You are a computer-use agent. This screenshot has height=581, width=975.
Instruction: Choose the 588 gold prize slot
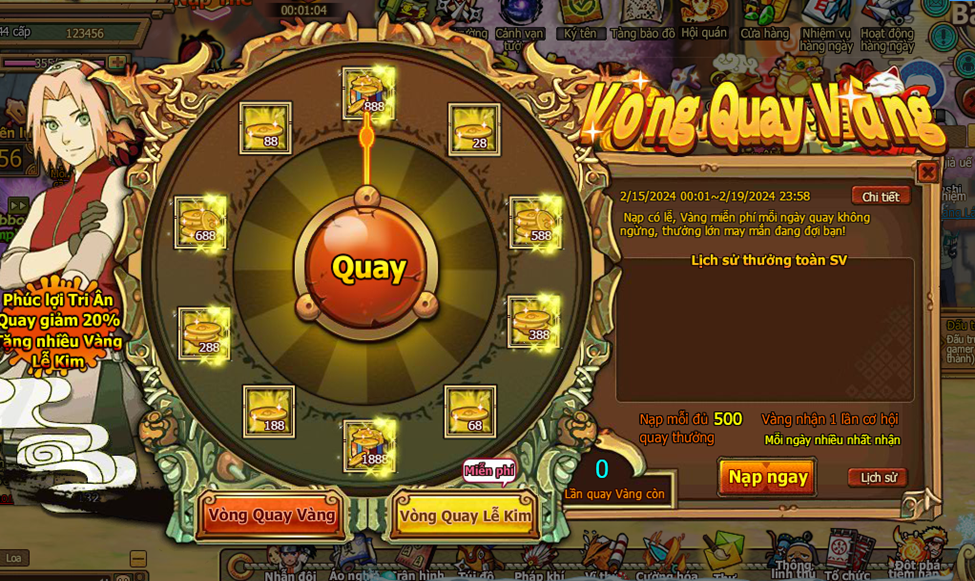tap(536, 222)
